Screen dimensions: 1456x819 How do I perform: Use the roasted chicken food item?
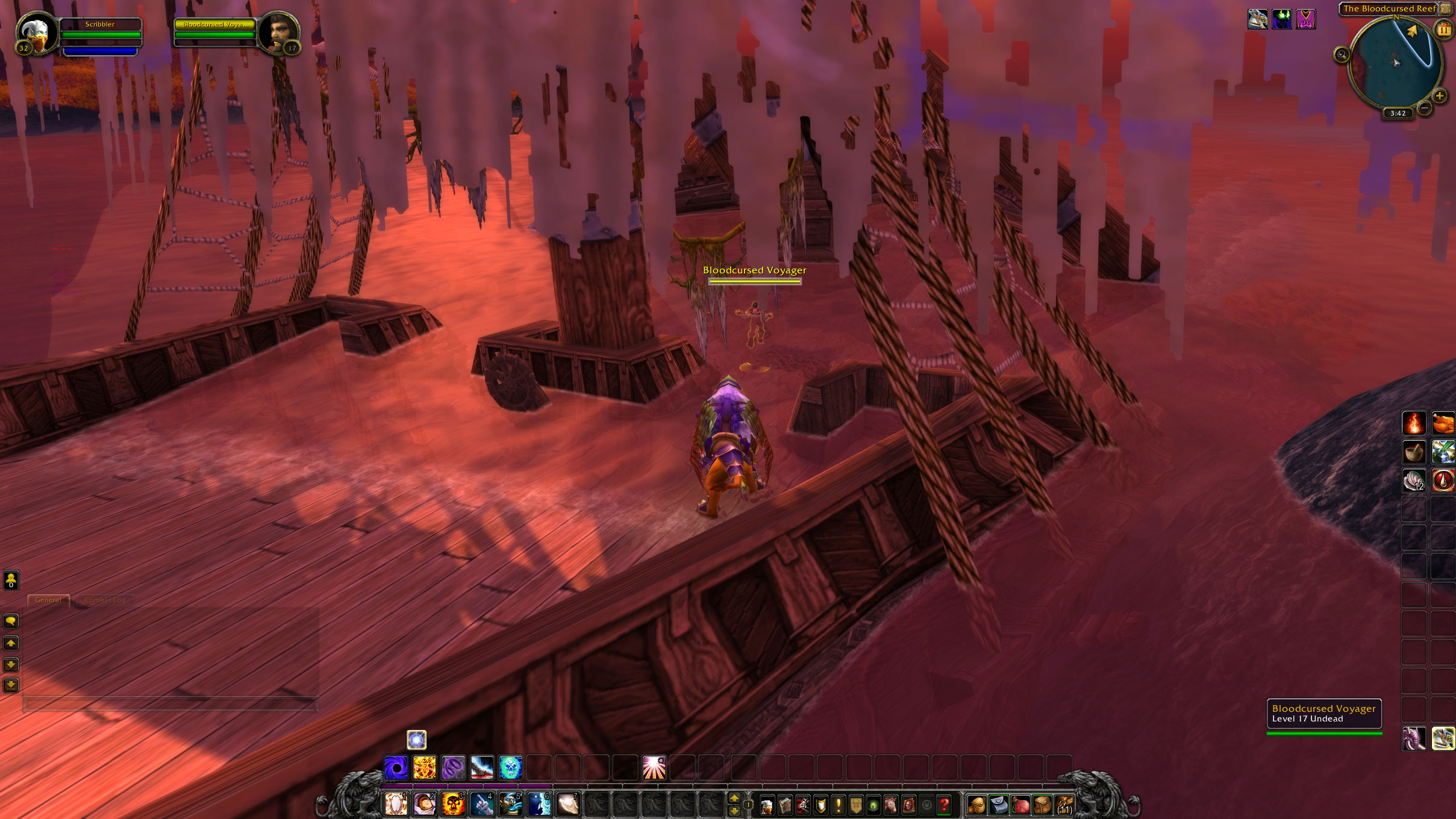(1442, 423)
